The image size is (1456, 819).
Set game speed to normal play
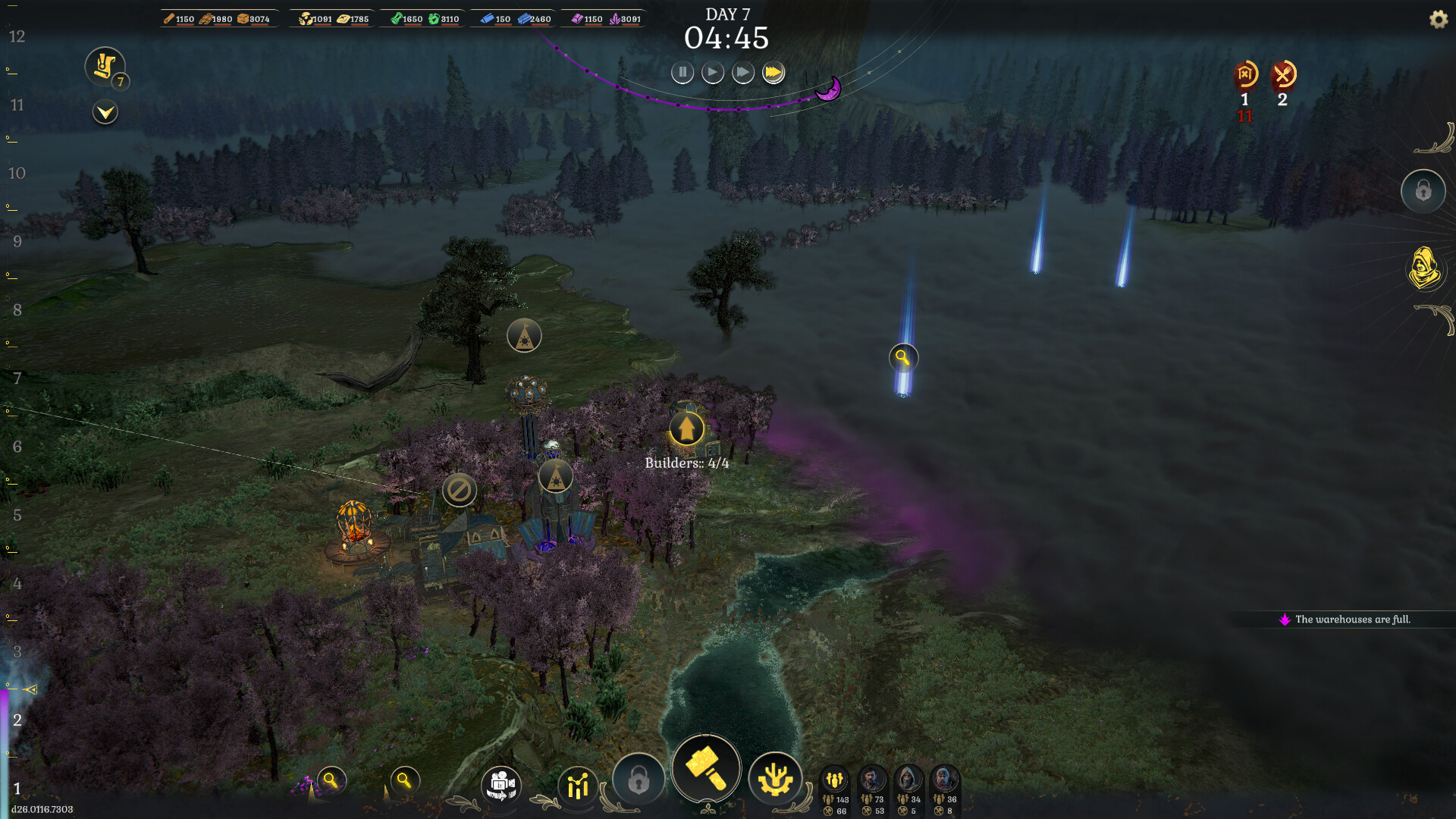coord(712,73)
